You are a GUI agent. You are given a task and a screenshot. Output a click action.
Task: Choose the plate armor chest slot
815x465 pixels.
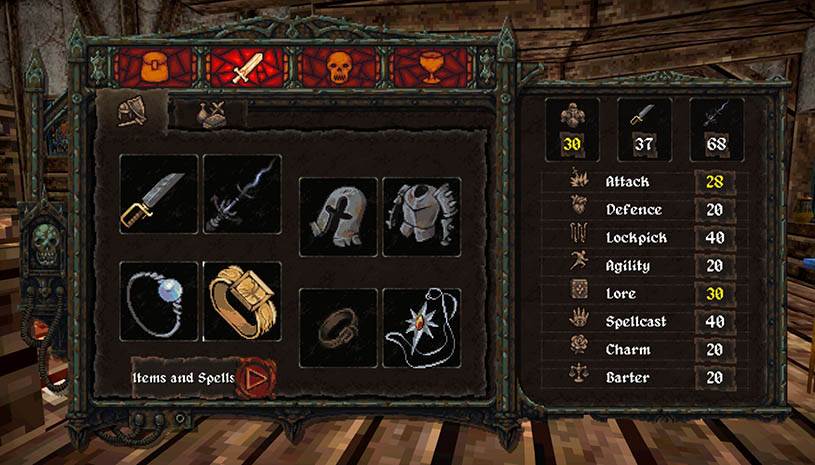(422, 217)
